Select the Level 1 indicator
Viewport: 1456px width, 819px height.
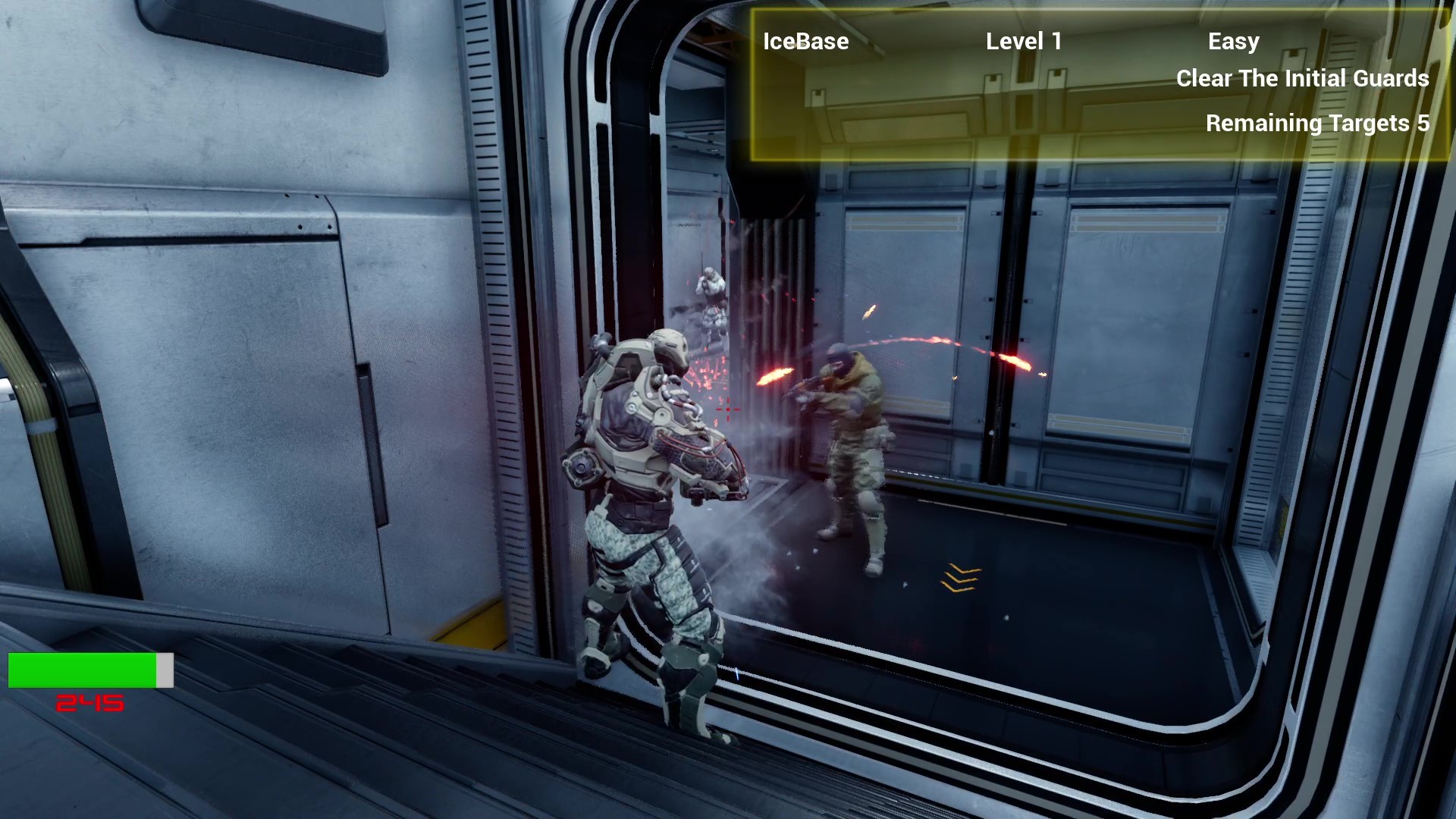1024,42
